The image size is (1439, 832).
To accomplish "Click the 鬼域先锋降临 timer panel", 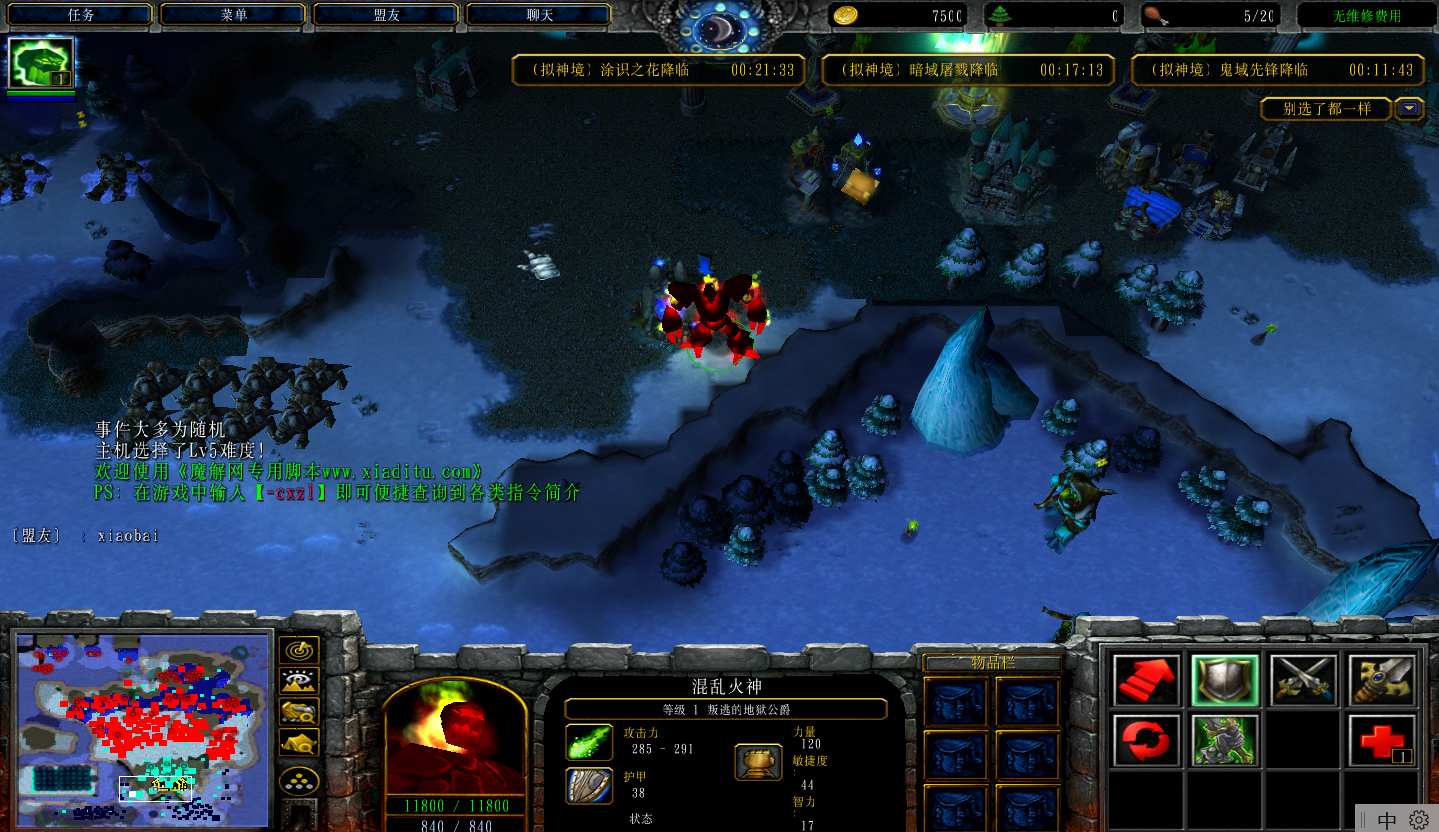I will point(1277,70).
